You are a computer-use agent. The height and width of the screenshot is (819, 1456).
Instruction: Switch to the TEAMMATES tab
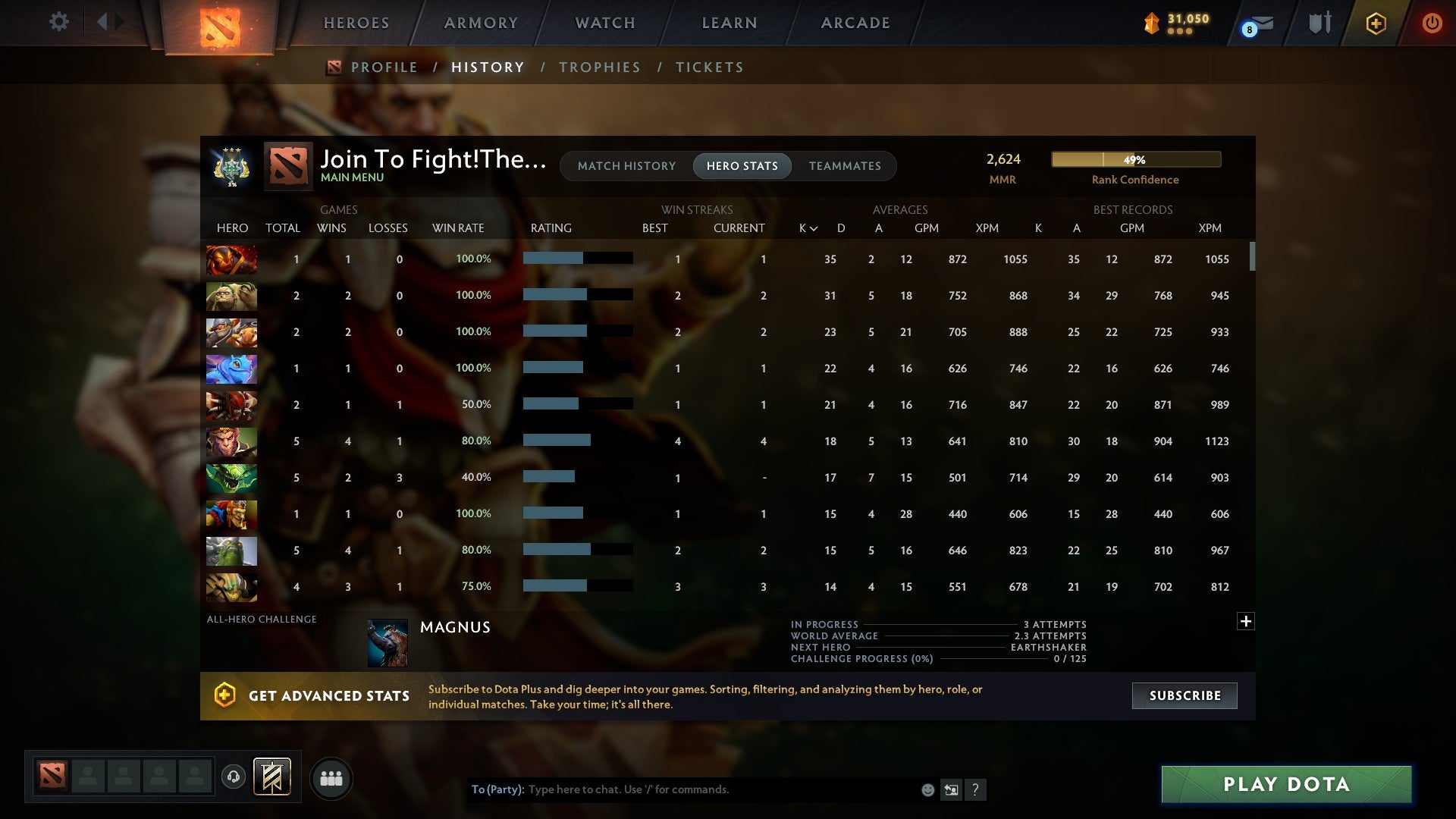click(x=845, y=165)
